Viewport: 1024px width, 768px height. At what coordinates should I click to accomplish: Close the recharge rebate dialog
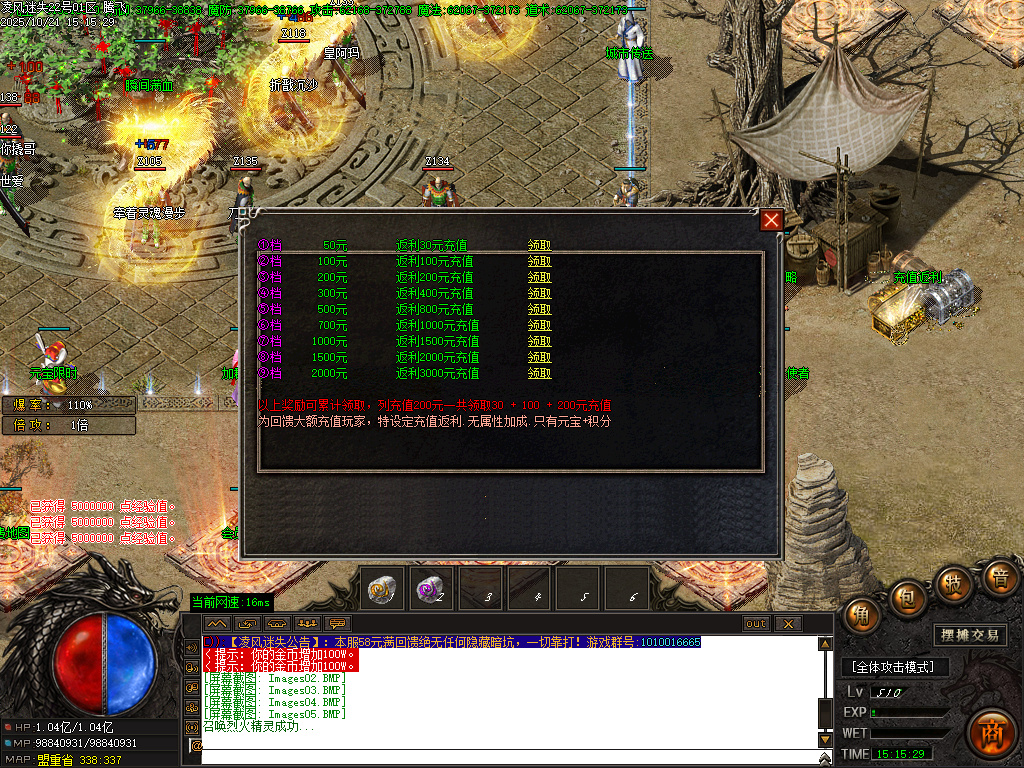pyautogui.click(x=771, y=221)
